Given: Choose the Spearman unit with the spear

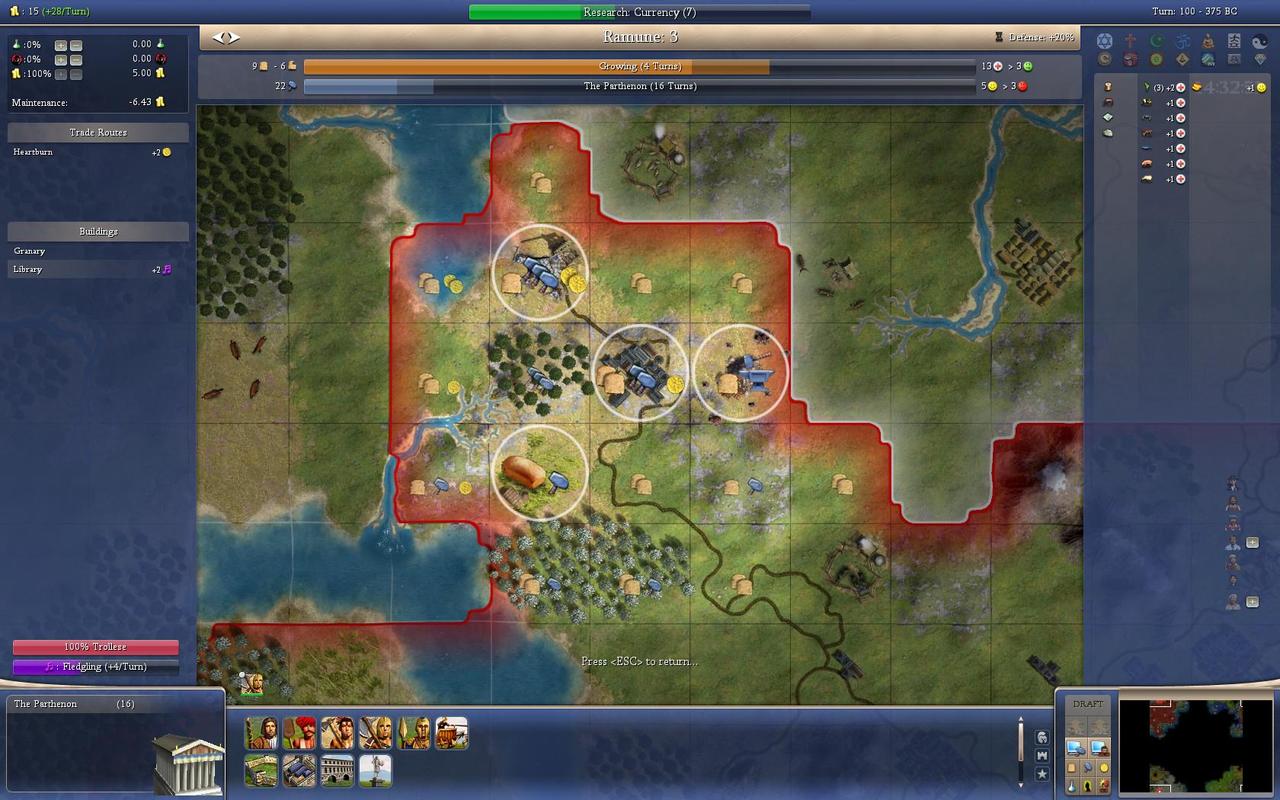Looking at the screenshot, I should 413,733.
